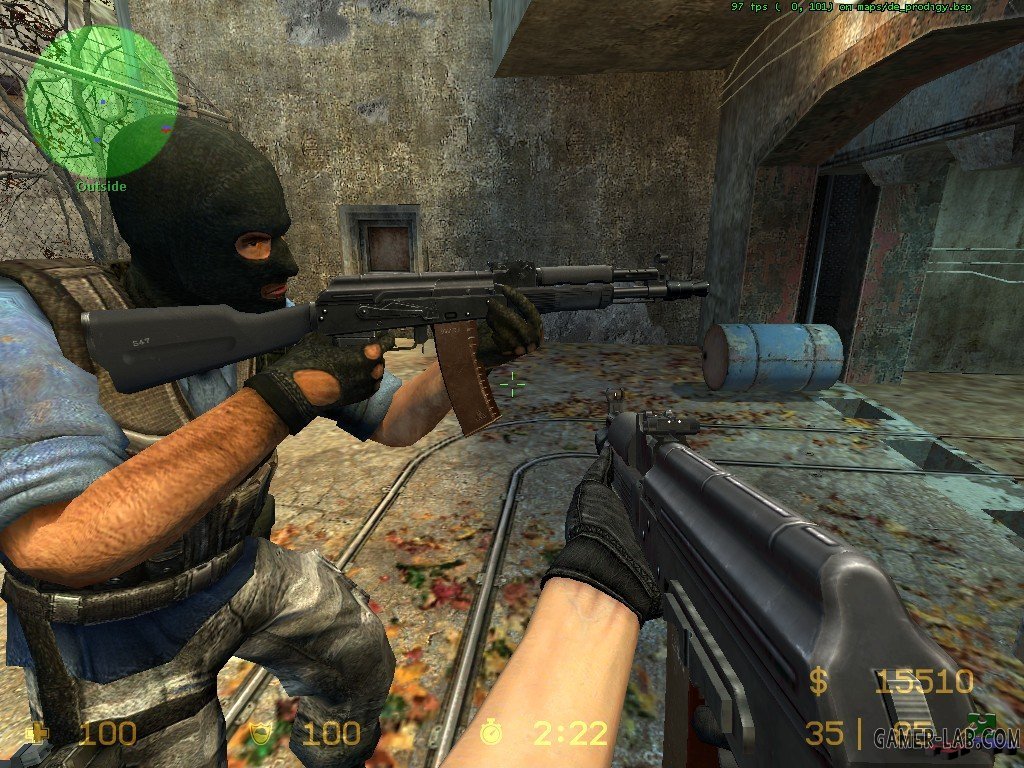Image resolution: width=1024 pixels, height=768 pixels.
Task: Select the health cross icon
Action: pyautogui.click(x=41, y=733)
